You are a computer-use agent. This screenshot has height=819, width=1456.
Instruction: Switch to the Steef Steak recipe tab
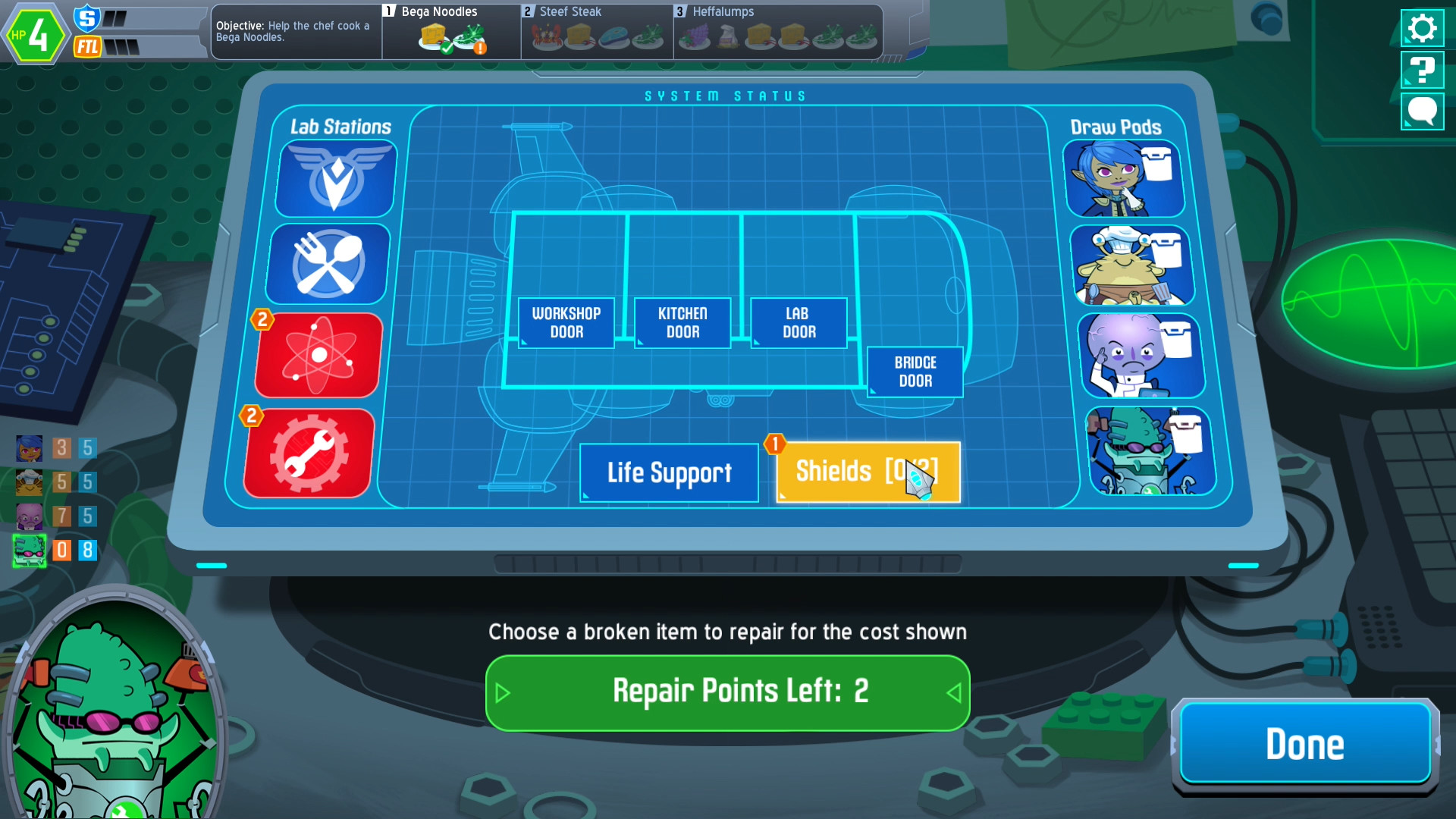point(596,30)
